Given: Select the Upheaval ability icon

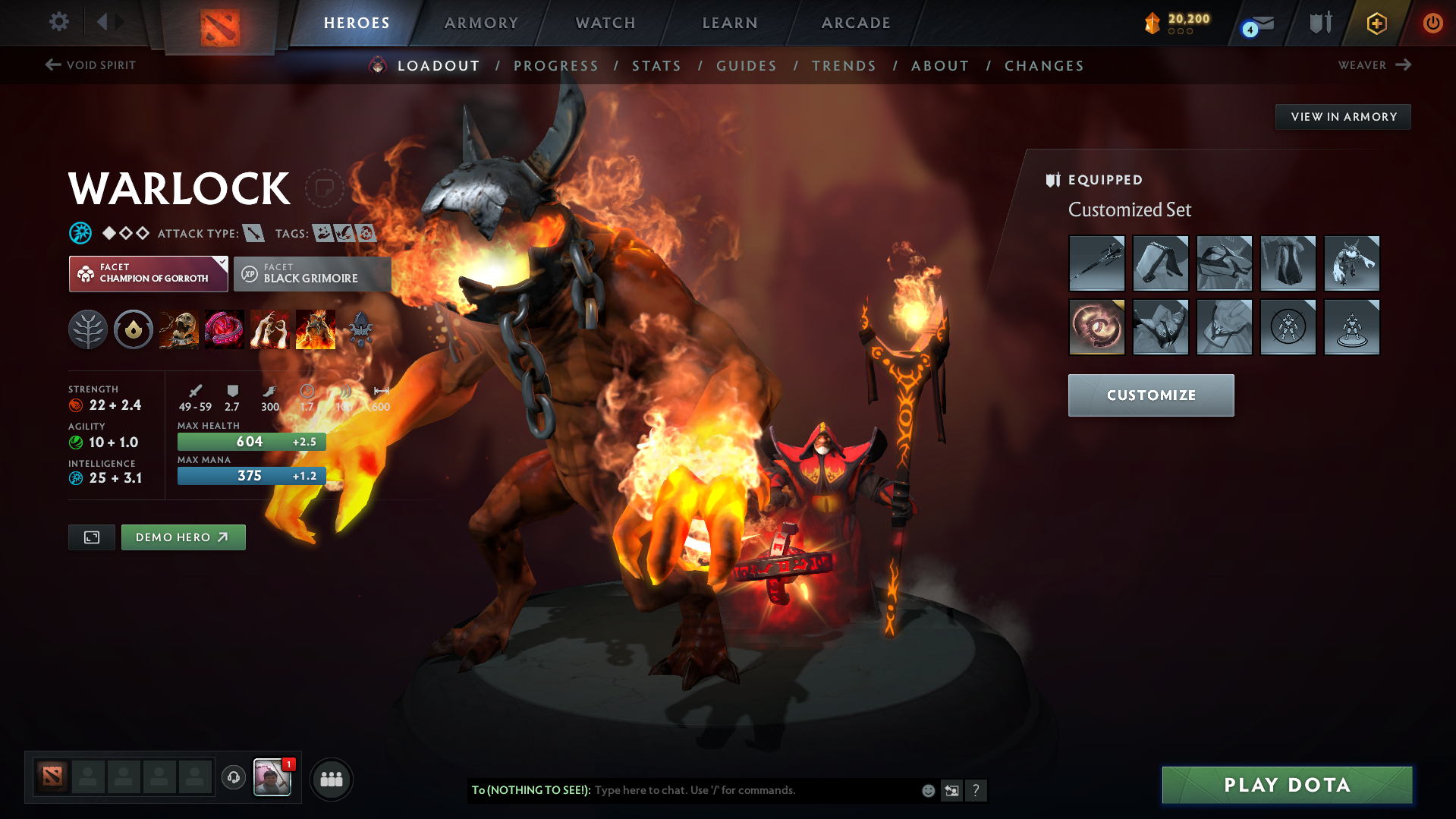Looking at the screenshot, I should (270, 329).
